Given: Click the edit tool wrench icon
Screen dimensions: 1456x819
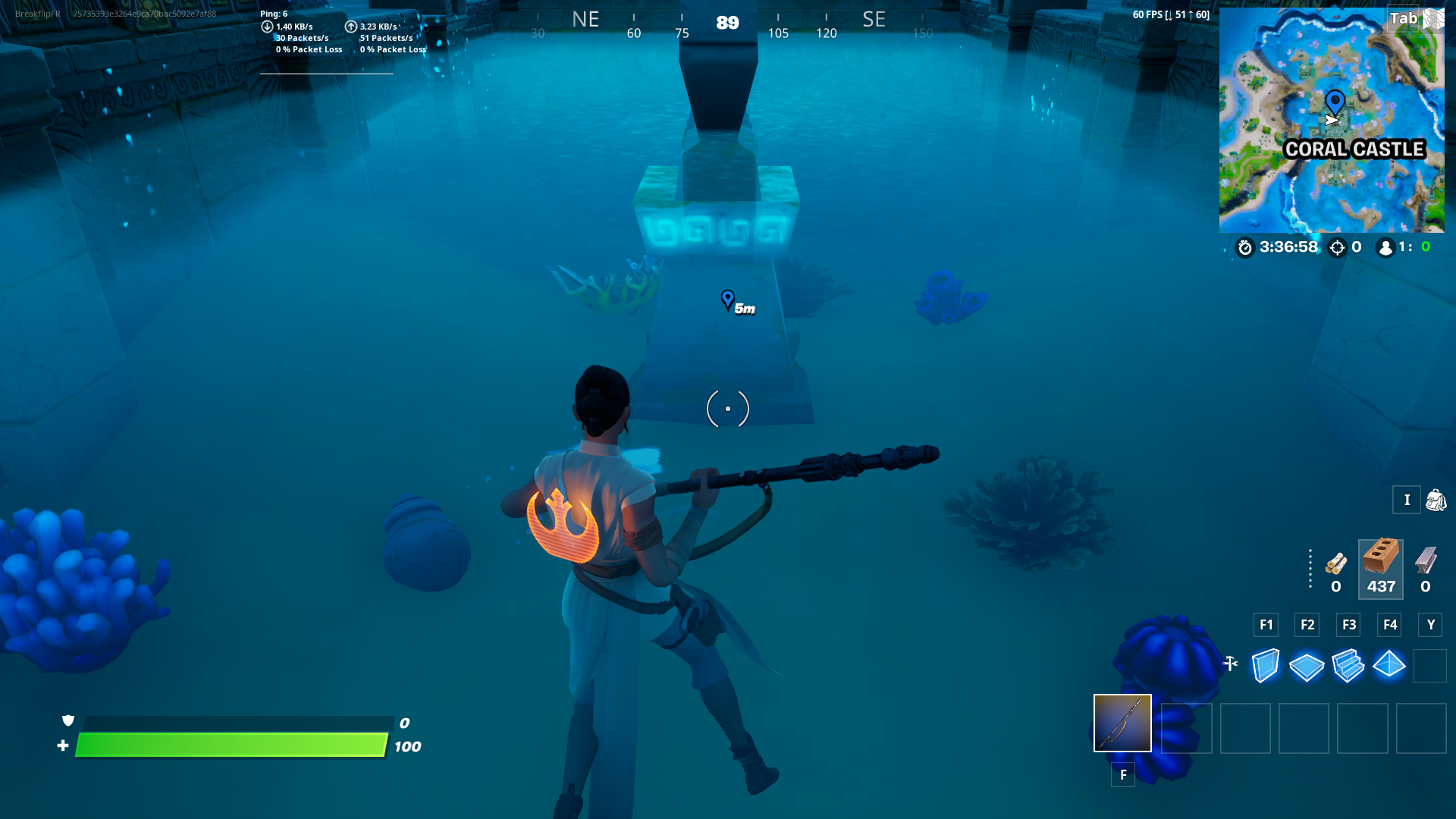Looking at the screenshot, I should tap(1230, 662).
